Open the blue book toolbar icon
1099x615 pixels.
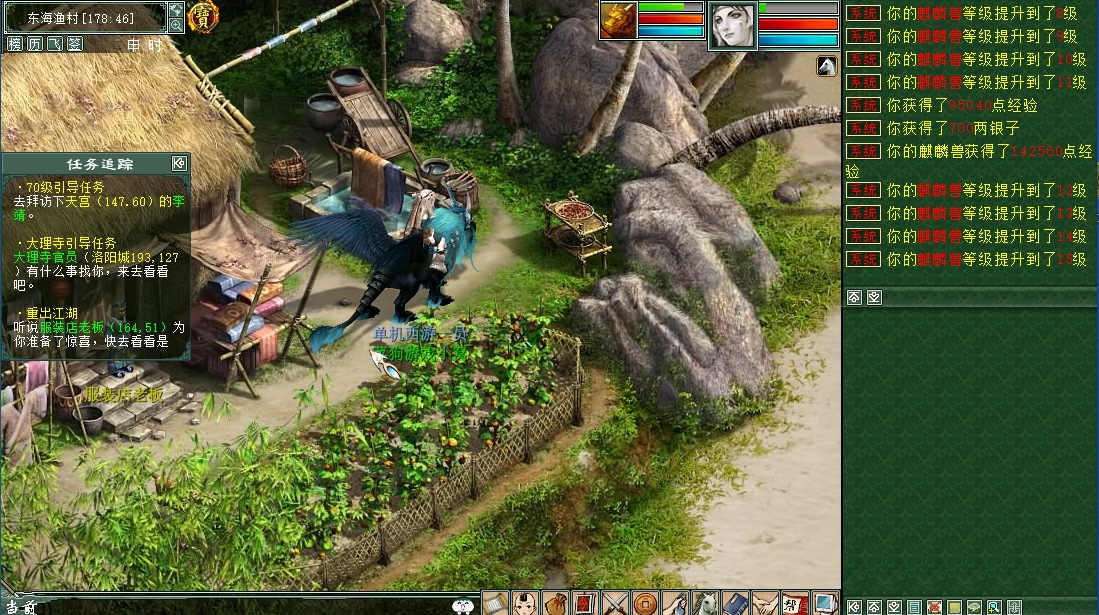[x=735, y=603]
